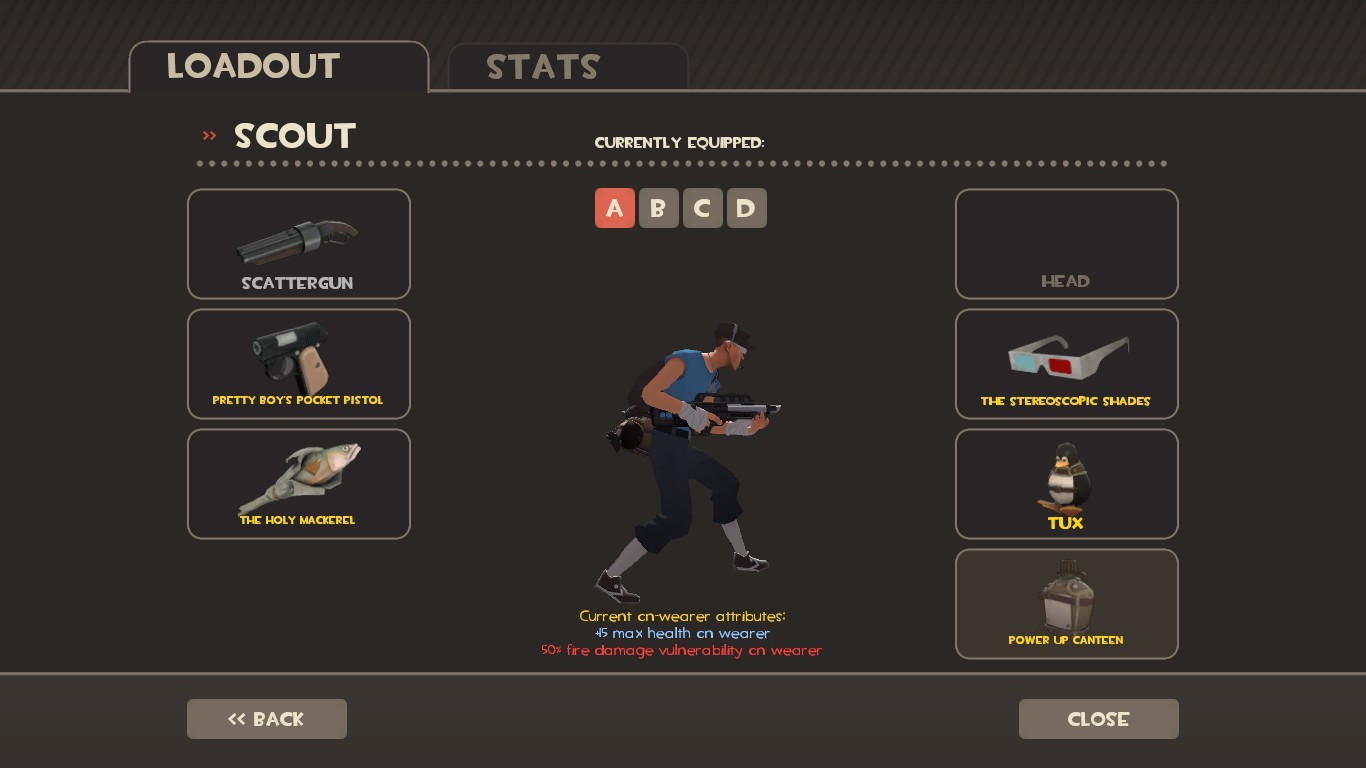Click the empty Head cosmetic slot
Viewport: 1366px width, 768px height.
[x=1066, y=243]
